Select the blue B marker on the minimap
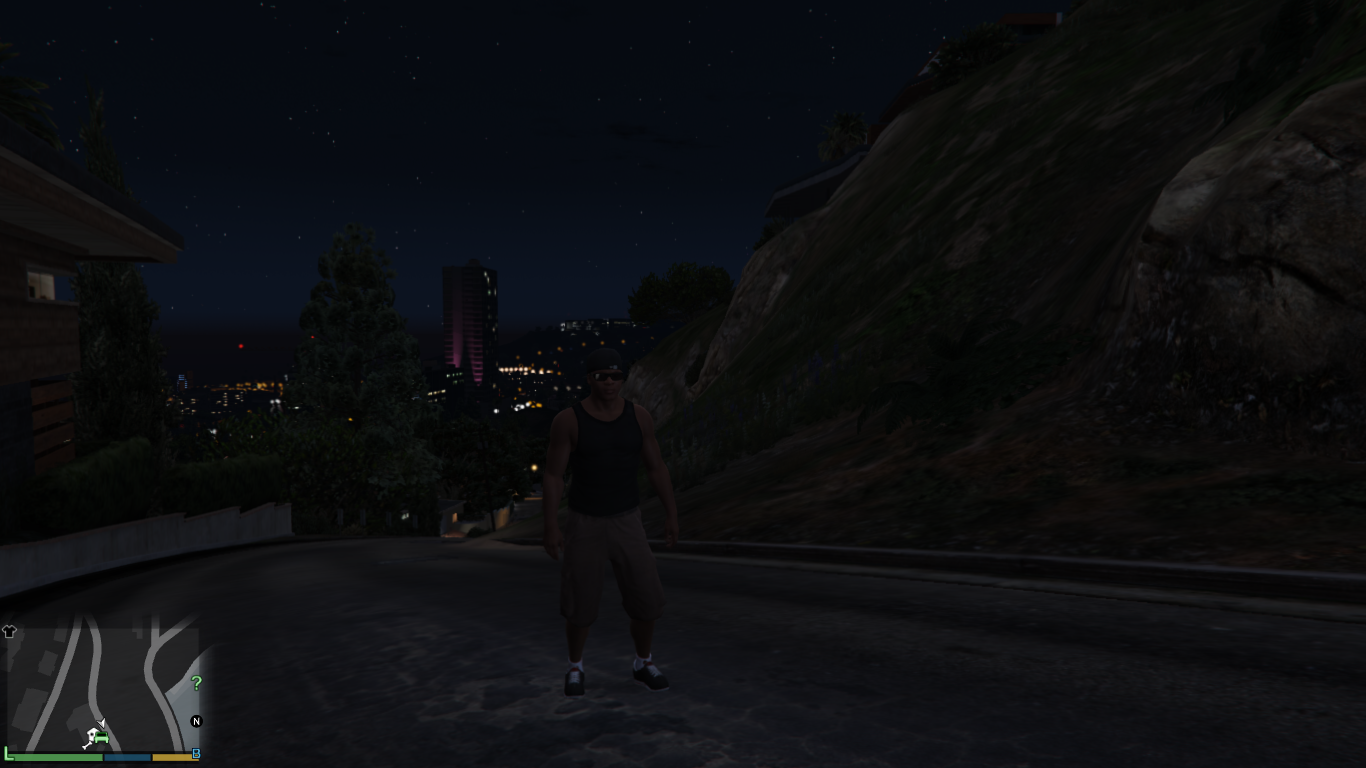 [x=196, y=754]
